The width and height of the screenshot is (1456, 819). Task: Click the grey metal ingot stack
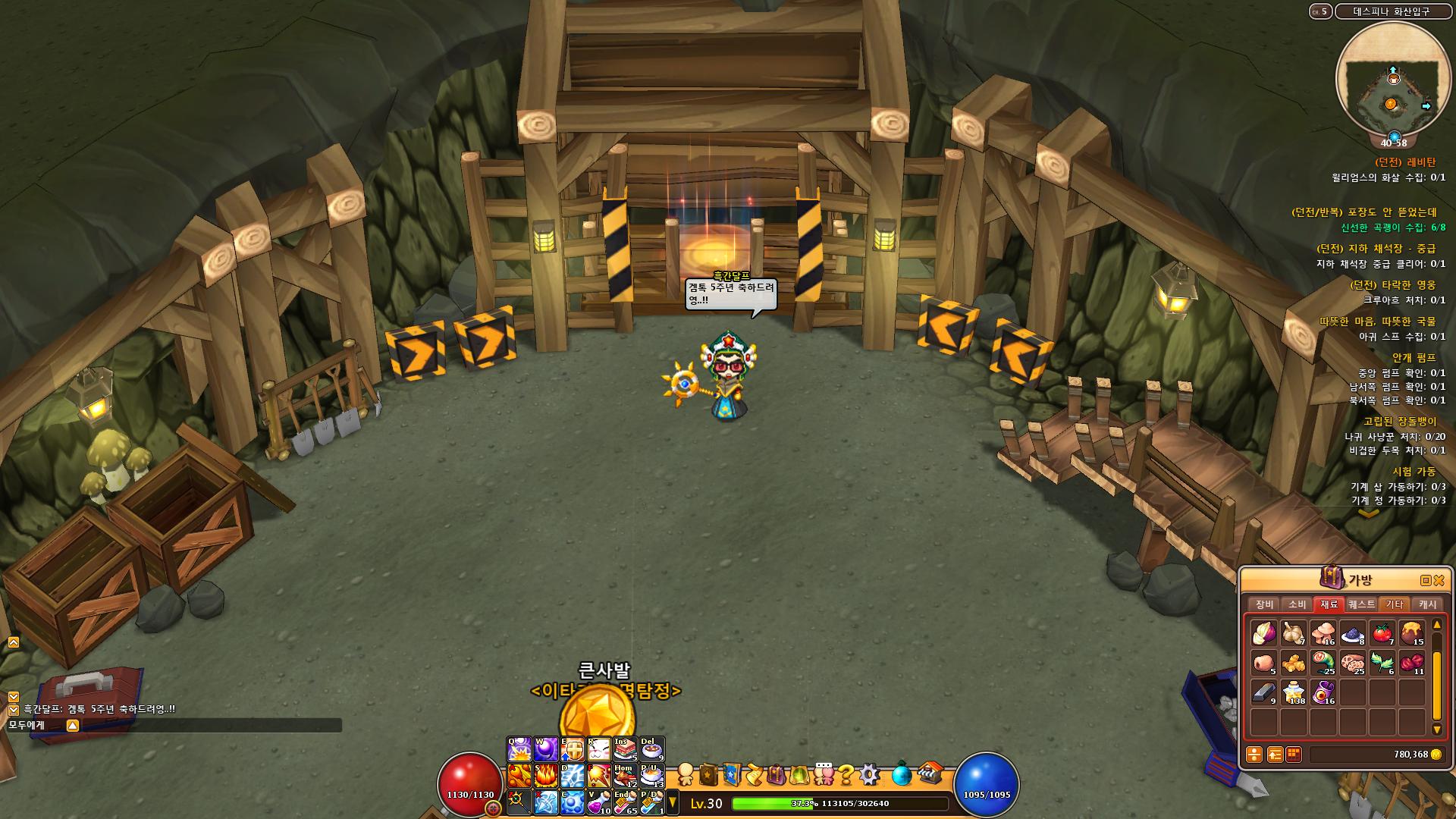1263,692
